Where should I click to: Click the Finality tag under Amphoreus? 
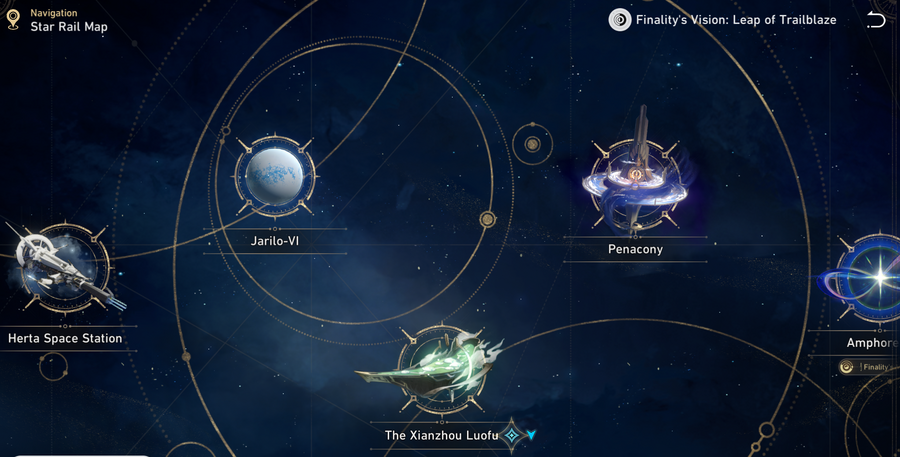tap(868, 367)
